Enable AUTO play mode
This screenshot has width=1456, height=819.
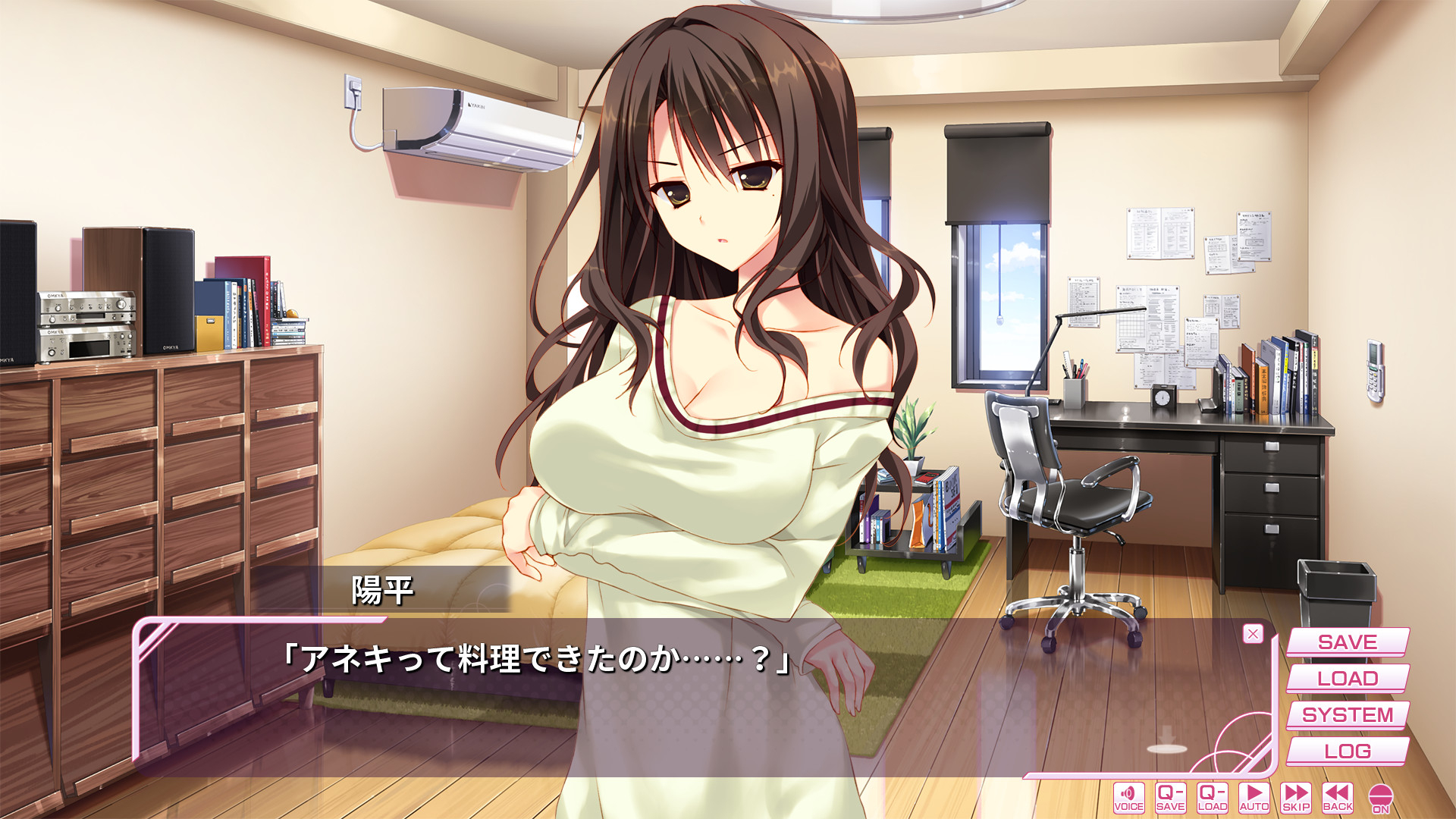[x=1254, y=798]
